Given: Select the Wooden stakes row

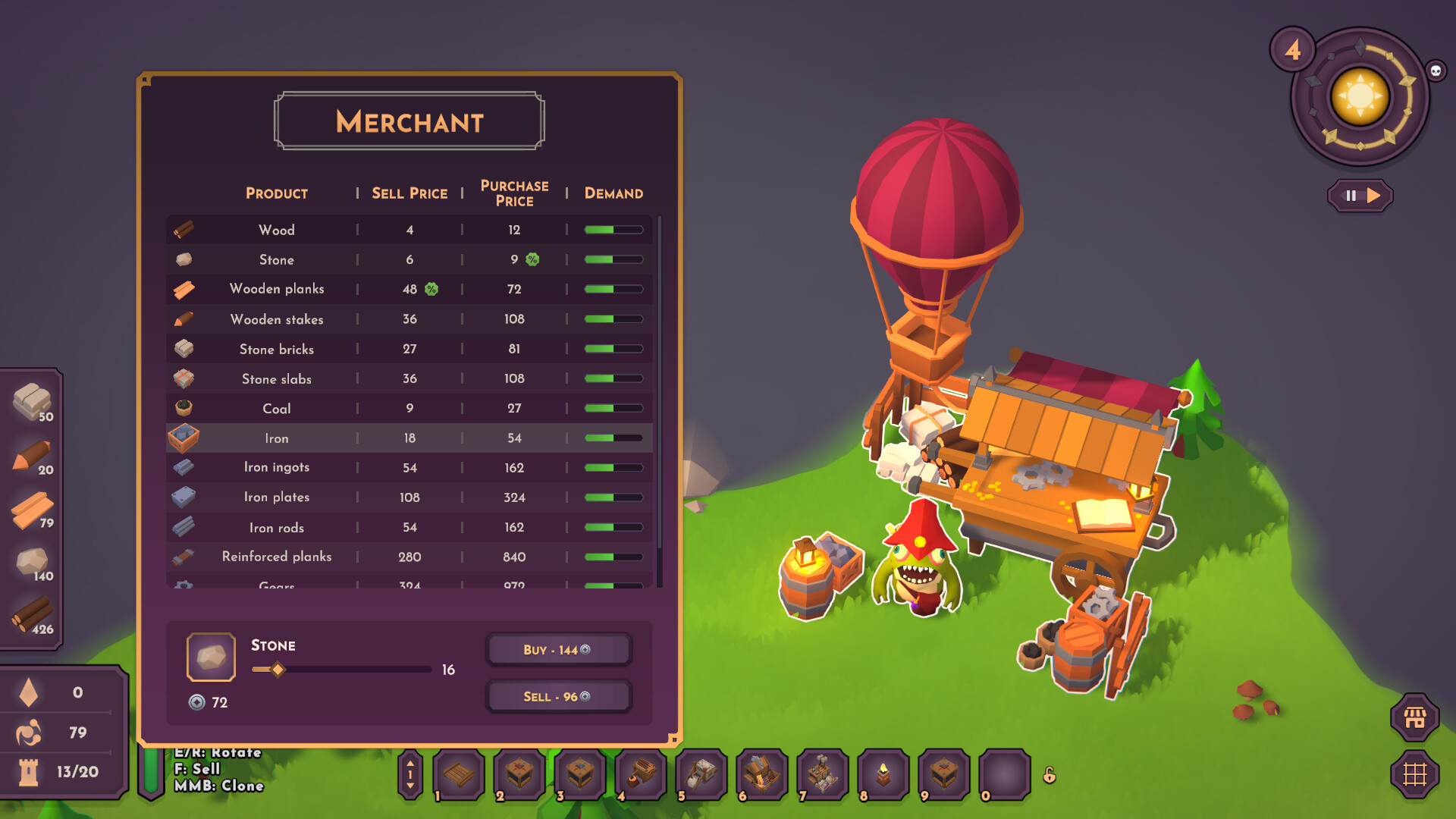Looking at the screenshot, I should pyautogui.click(x=409, y=319).
